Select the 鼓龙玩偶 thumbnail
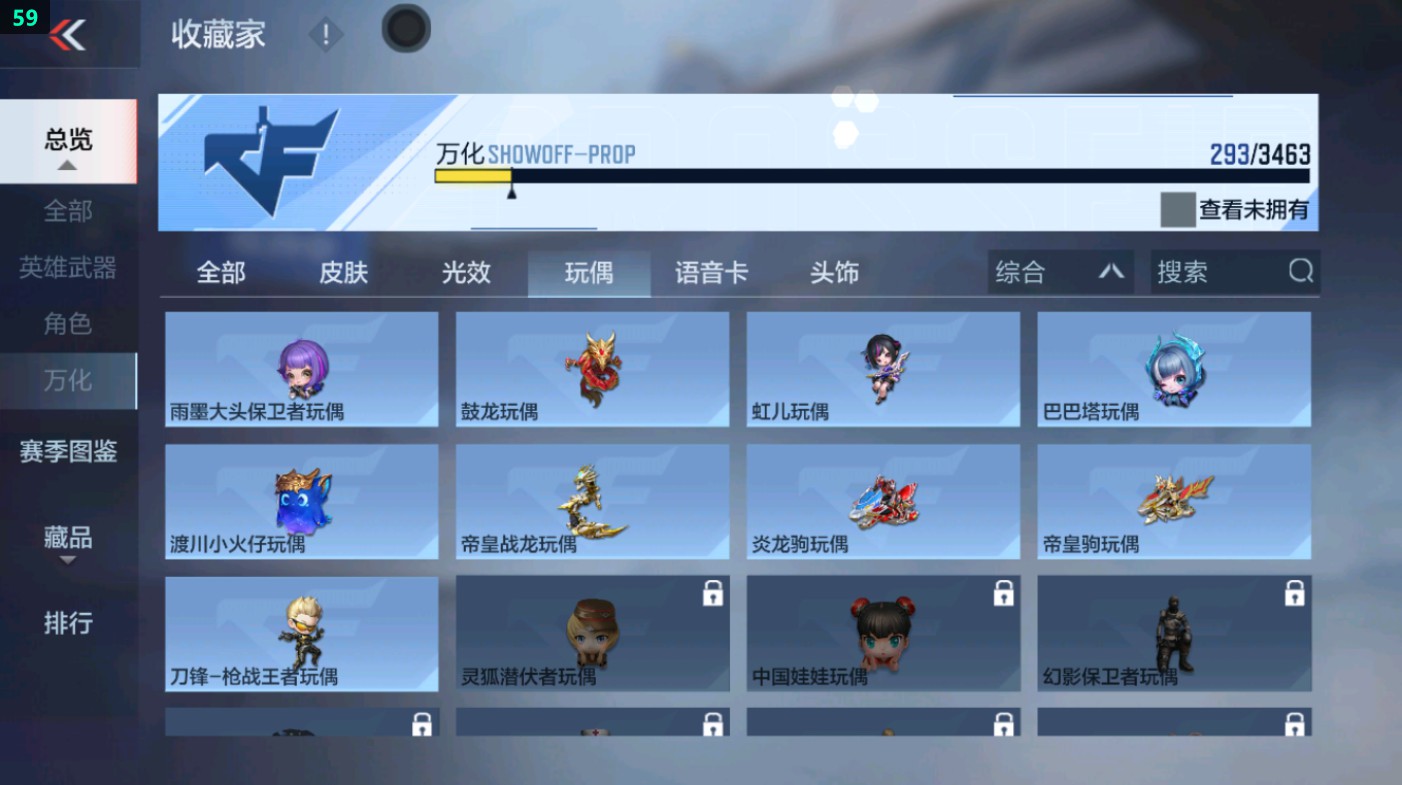Image resolution: width=1402 pixels, height=785 pixels. [x=591, y=368]
